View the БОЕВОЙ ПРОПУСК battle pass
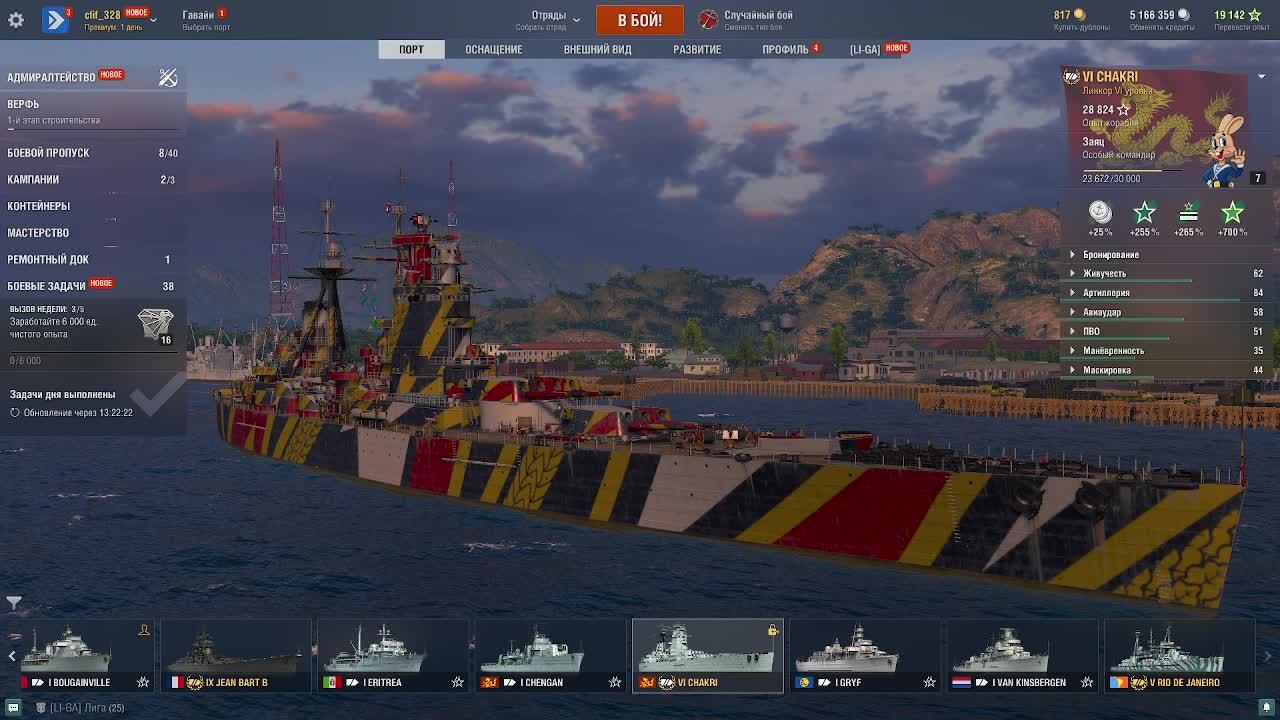 click(x=48, y=153)
